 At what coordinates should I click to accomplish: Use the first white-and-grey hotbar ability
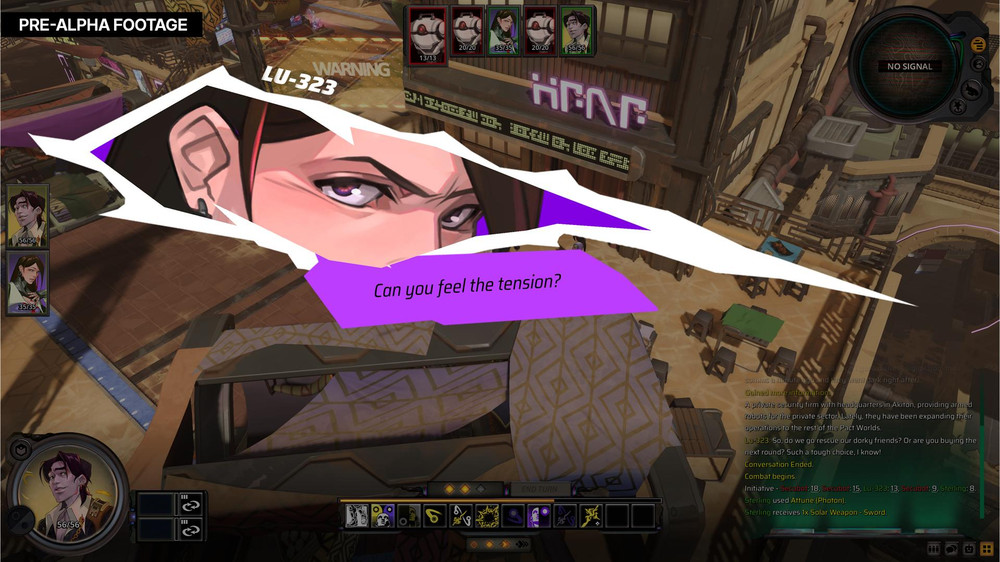click(x=357, y=516)
